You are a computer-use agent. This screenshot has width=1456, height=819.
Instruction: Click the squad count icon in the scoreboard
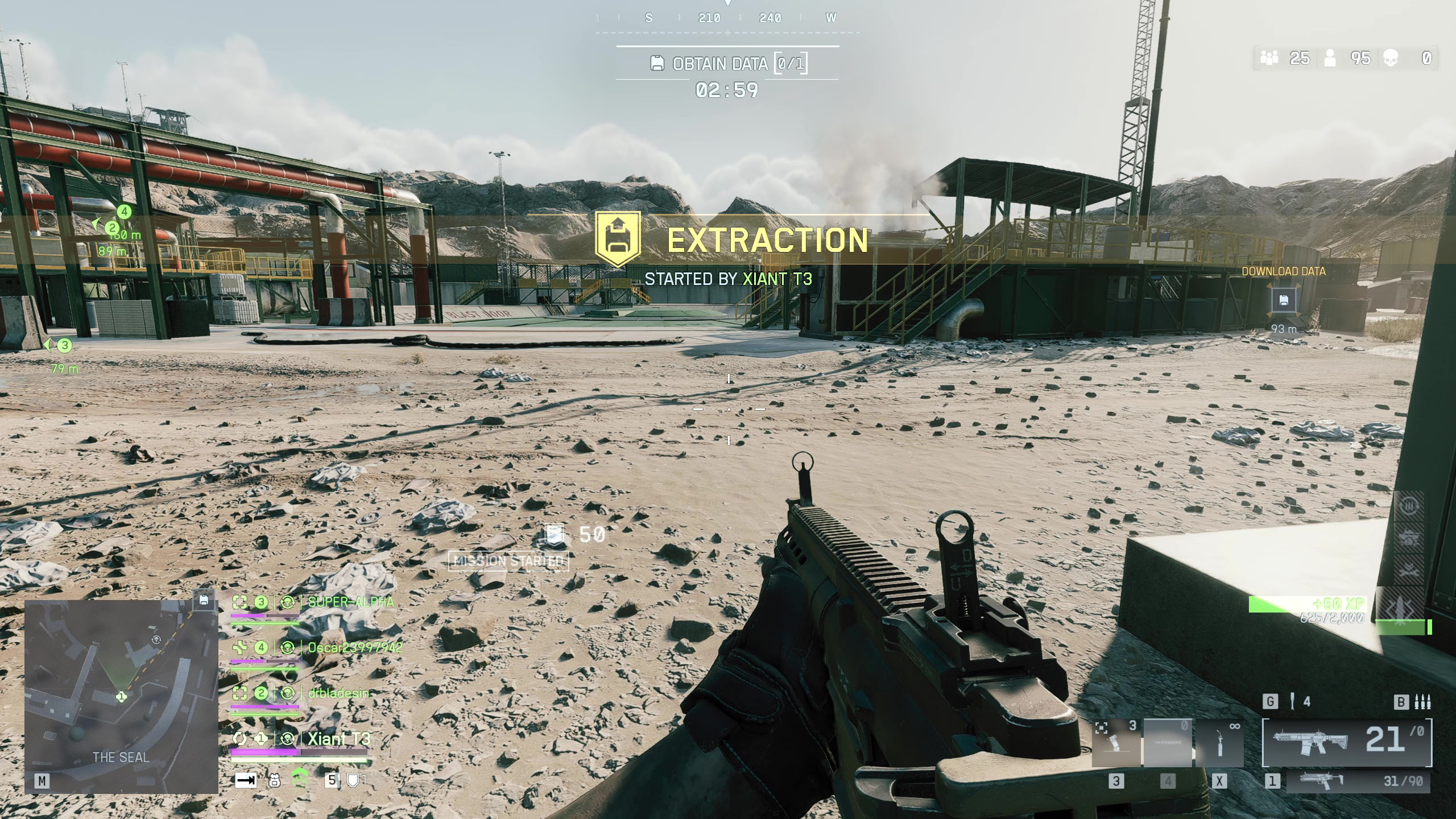tap(1269, 58)
